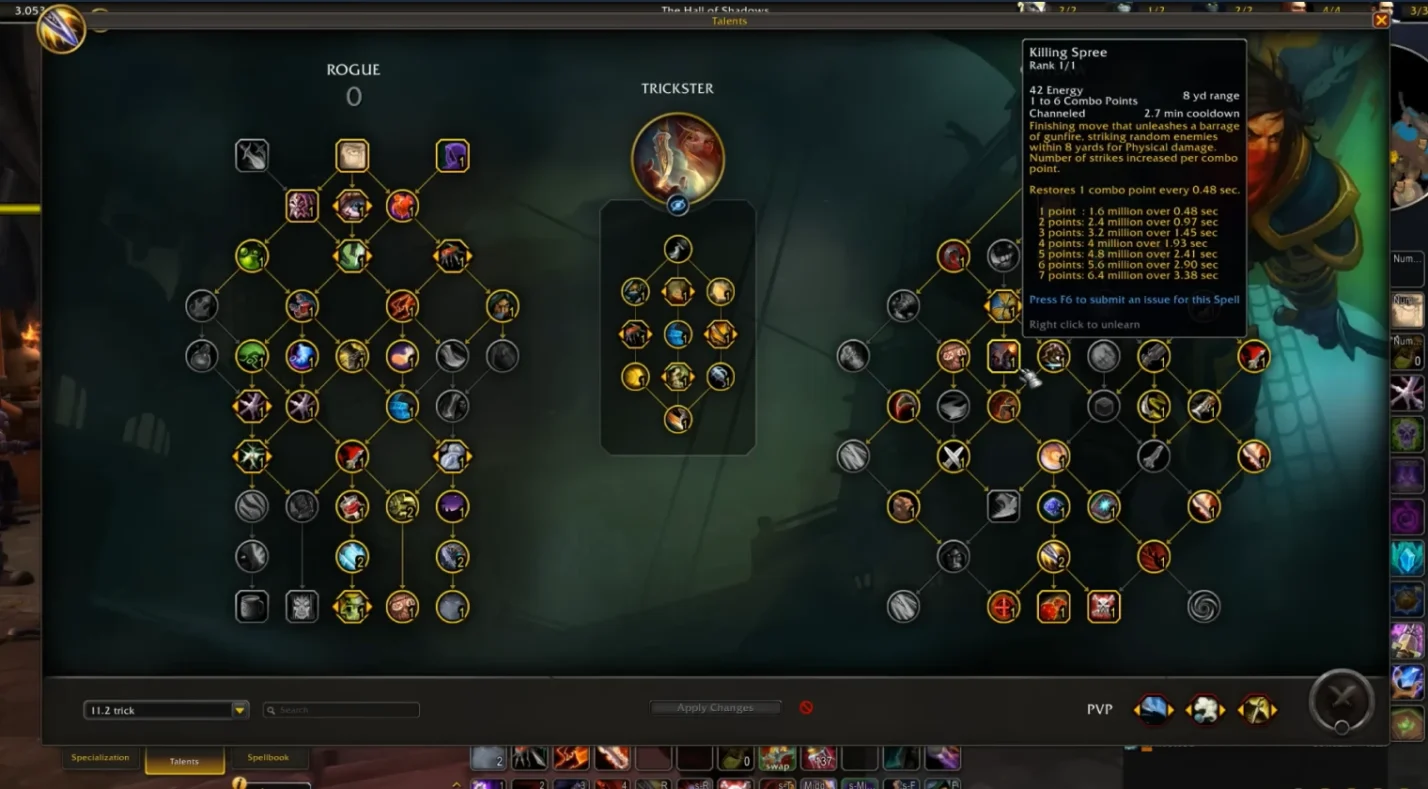The height and width of the screenshot is (789, 1428).
Task: Select the crossed swords talent node
Action: 953,456
